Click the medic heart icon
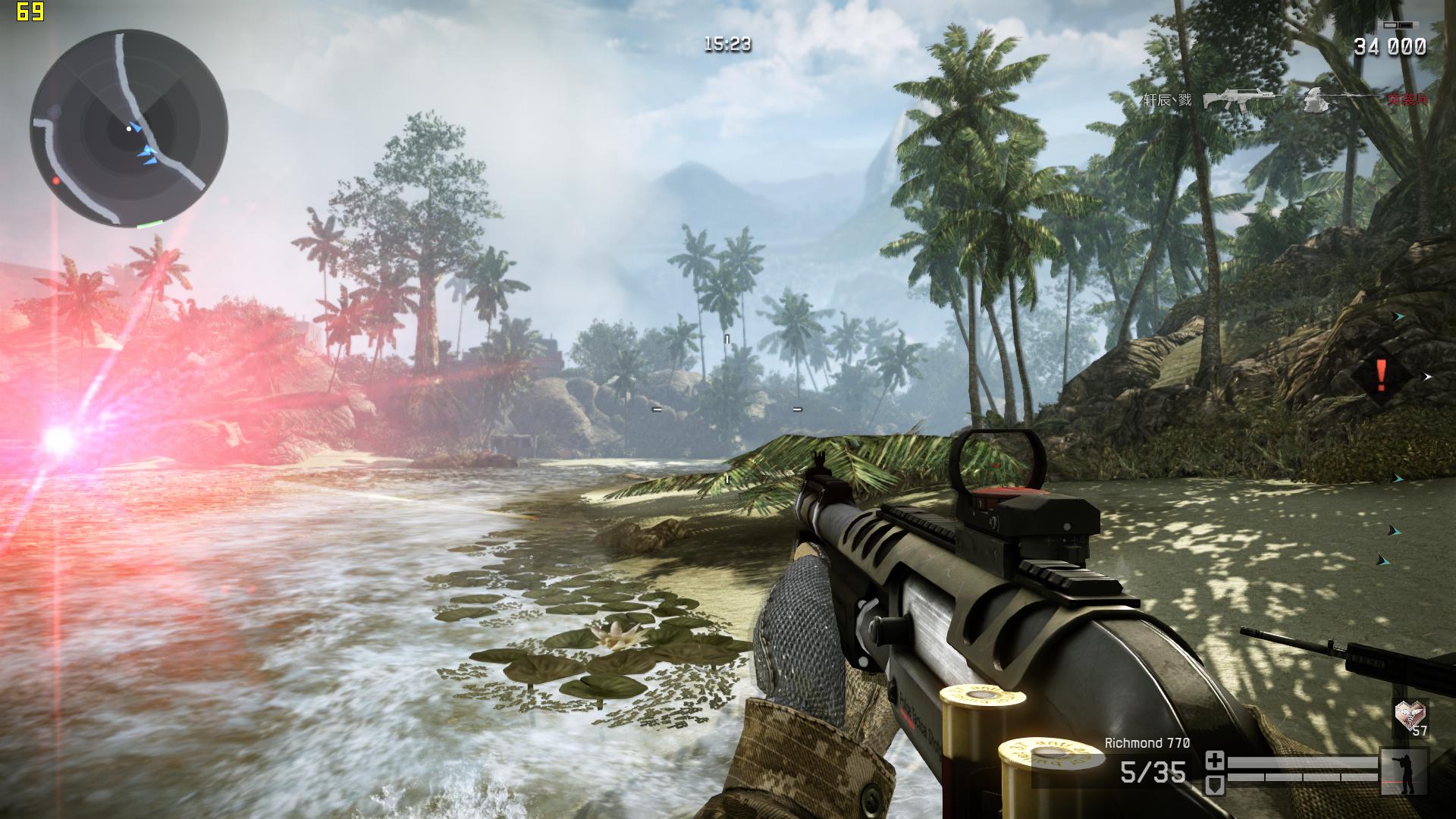 pos(1410,713)
